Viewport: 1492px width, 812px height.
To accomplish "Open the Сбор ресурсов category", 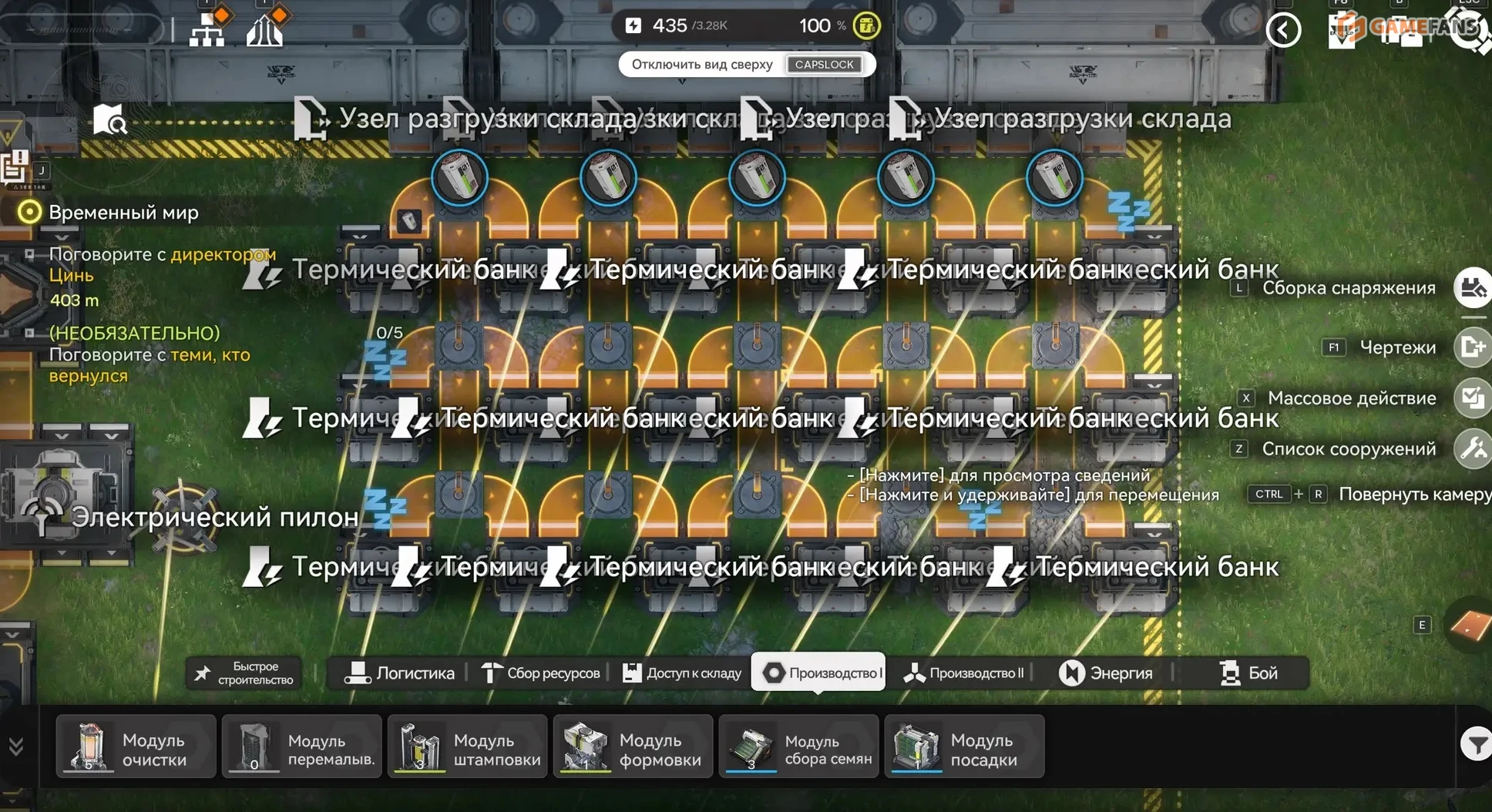I will click(x=541, y=673).
